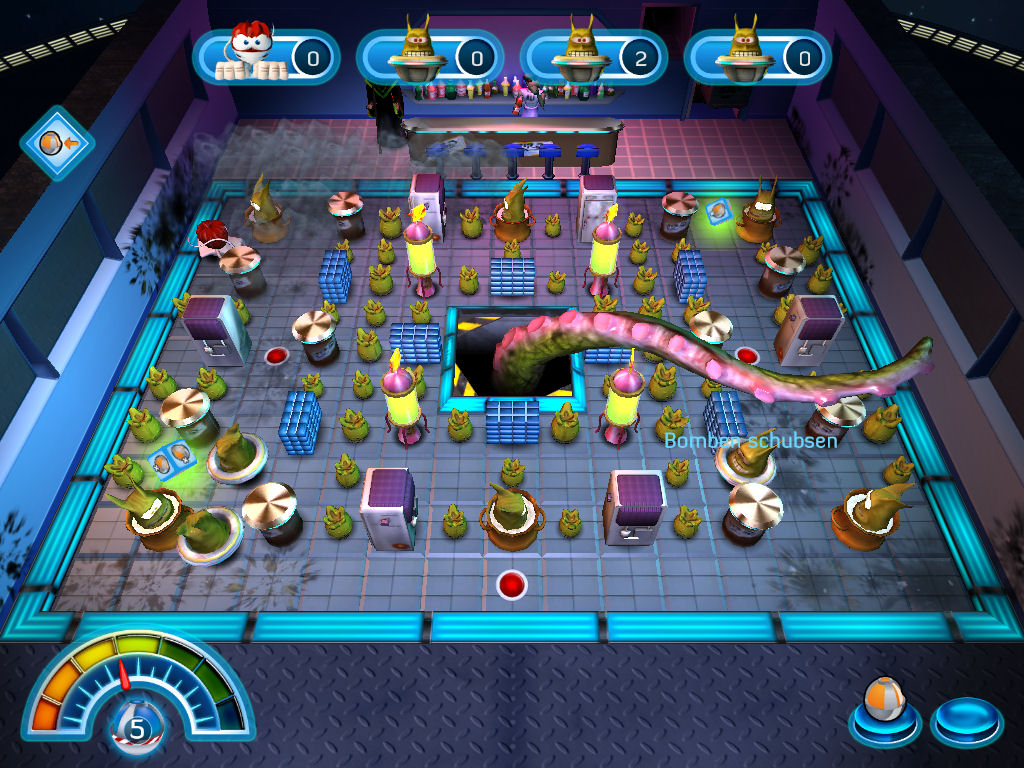Activate the empty blue action button
Viewport: 1024px width, 768px height.
[x=965, y=718]
